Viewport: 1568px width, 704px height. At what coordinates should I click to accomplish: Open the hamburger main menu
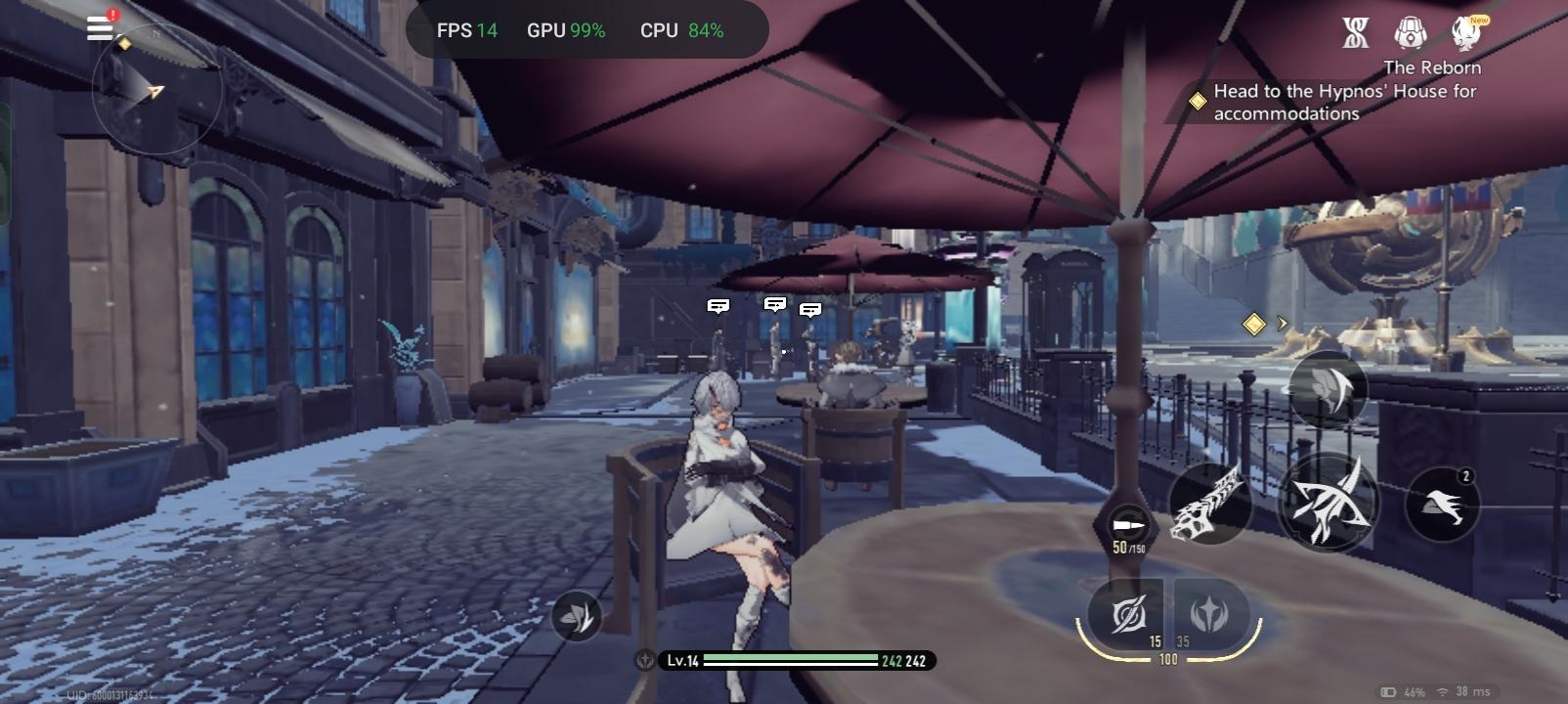(100, 27)
